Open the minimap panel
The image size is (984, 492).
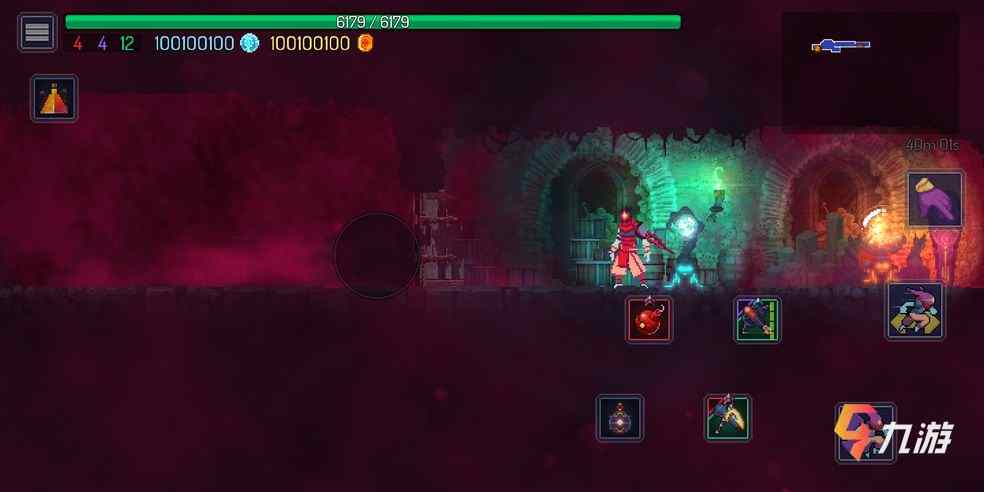coord(869,70)
